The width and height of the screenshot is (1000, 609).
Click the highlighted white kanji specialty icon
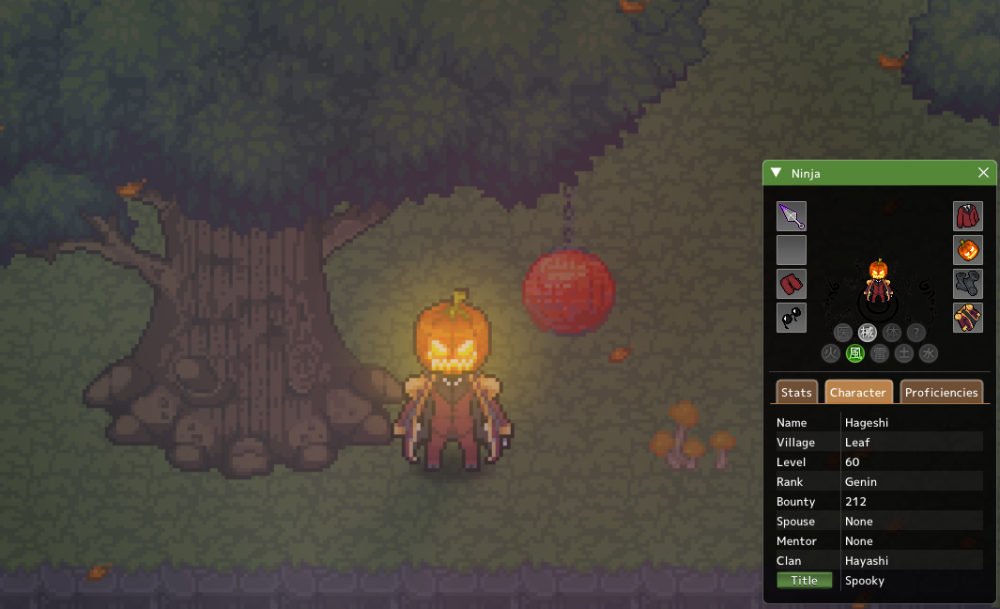(867, 333)
